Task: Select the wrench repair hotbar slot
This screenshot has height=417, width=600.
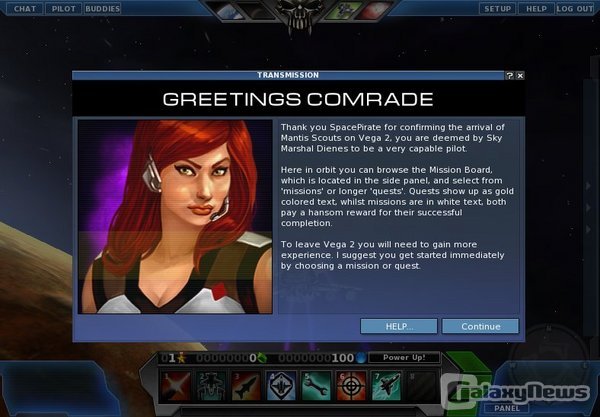Action: coord(316,384)
